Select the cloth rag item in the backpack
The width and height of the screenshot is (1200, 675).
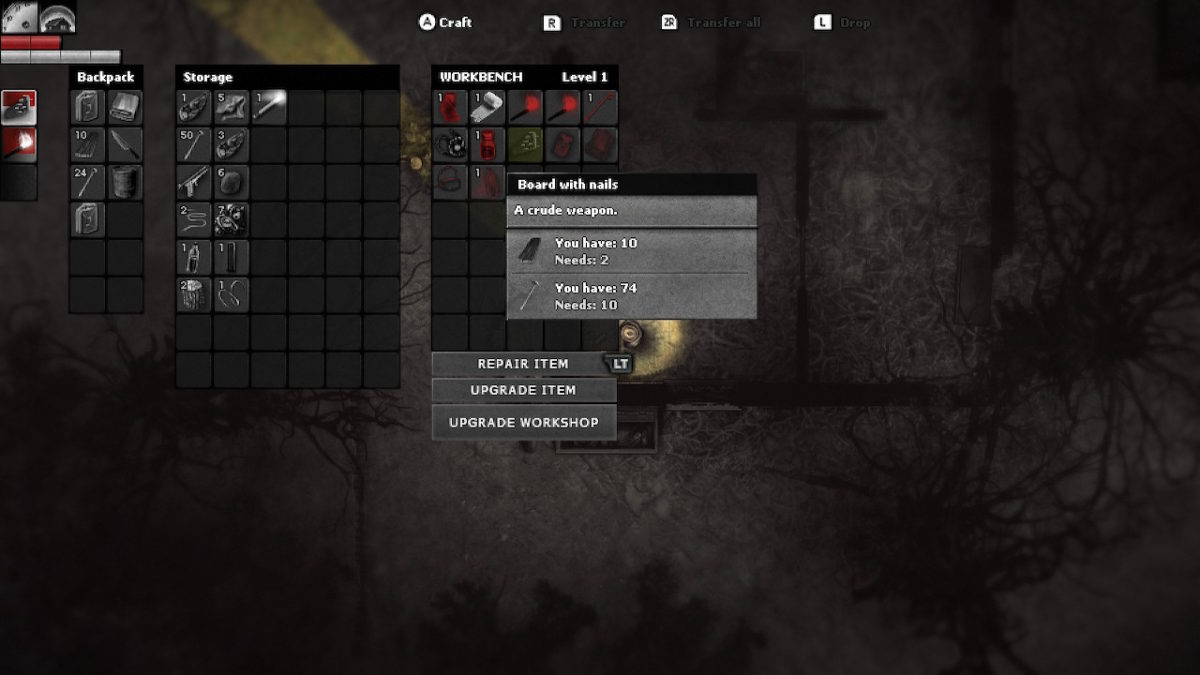click(125, 107)
